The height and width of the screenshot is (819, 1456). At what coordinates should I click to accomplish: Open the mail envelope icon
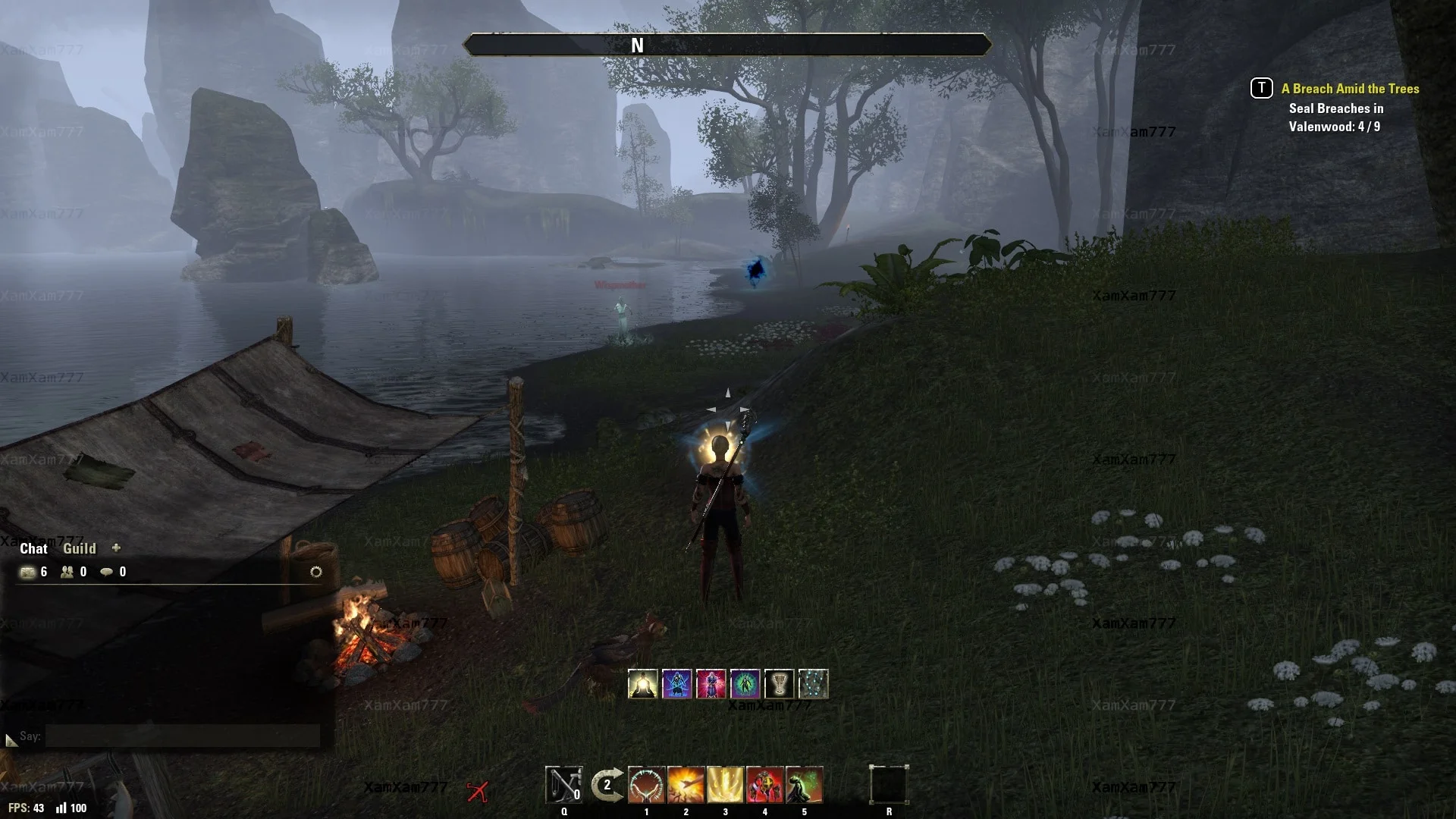tap(28, 572)
